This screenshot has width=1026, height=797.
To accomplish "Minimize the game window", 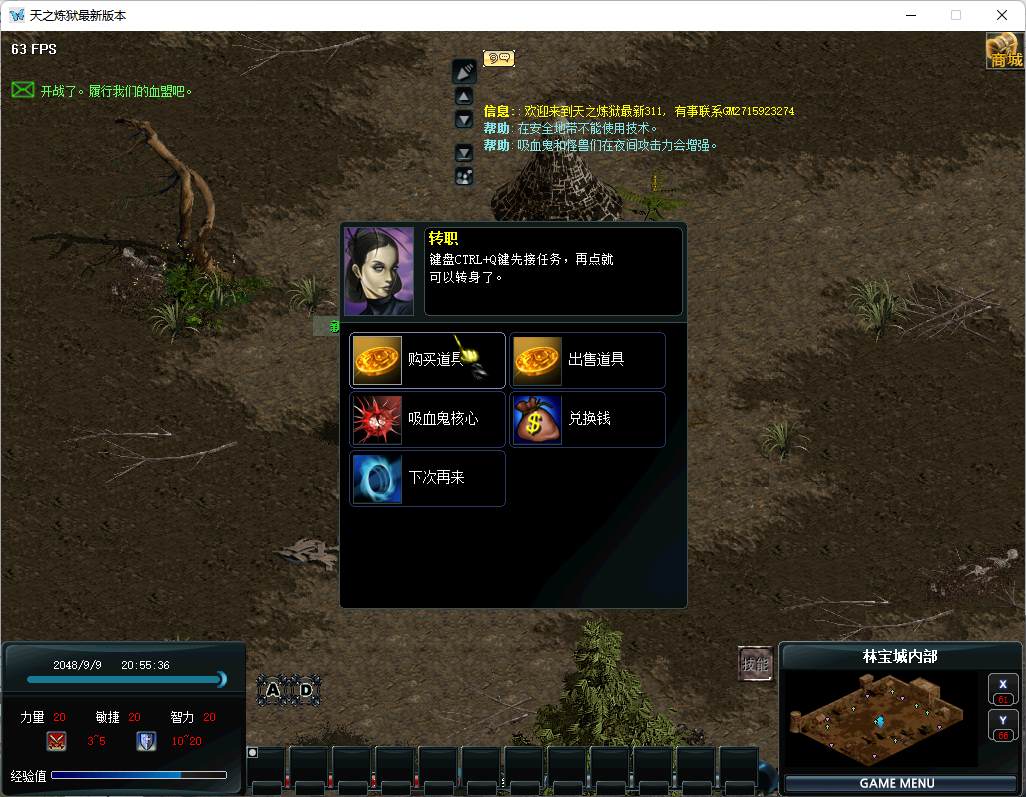I will tap(910, 15).
